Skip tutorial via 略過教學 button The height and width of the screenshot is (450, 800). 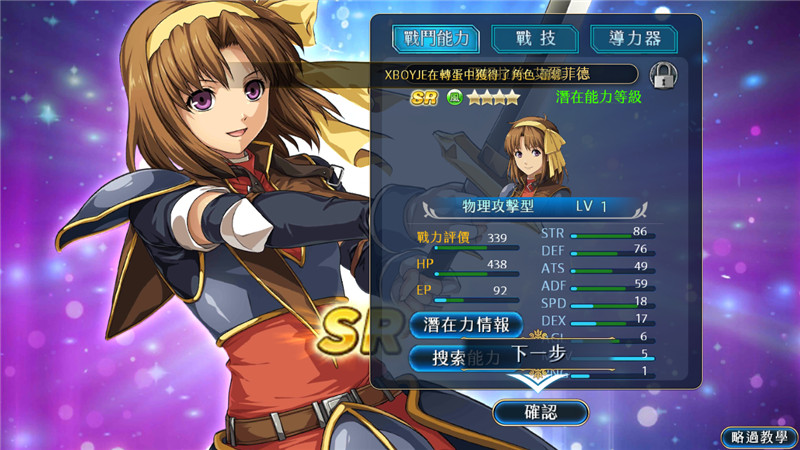click(x=758, y=437)
